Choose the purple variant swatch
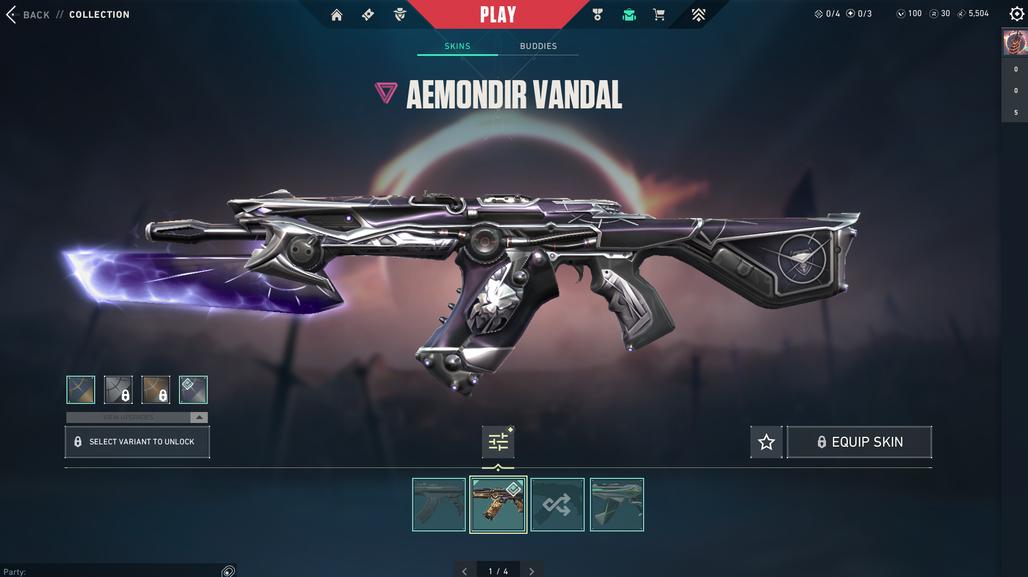The image size is (1028, 577). pos(193,389)
